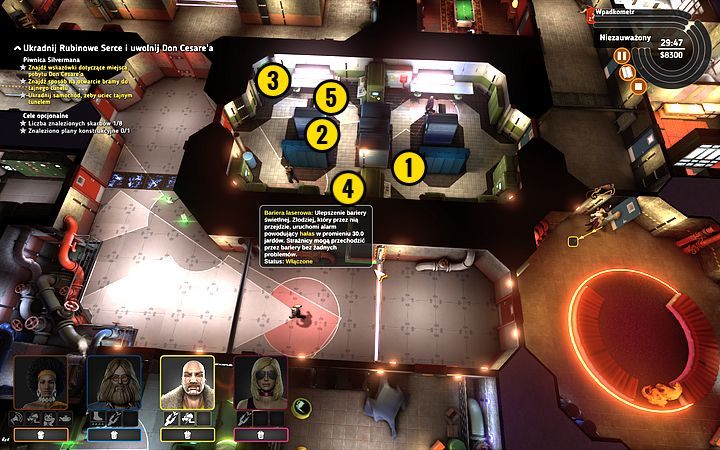Use the boot ability of bearded man
Viewport: 720px width, 450px height.
(x=97, y=417)
